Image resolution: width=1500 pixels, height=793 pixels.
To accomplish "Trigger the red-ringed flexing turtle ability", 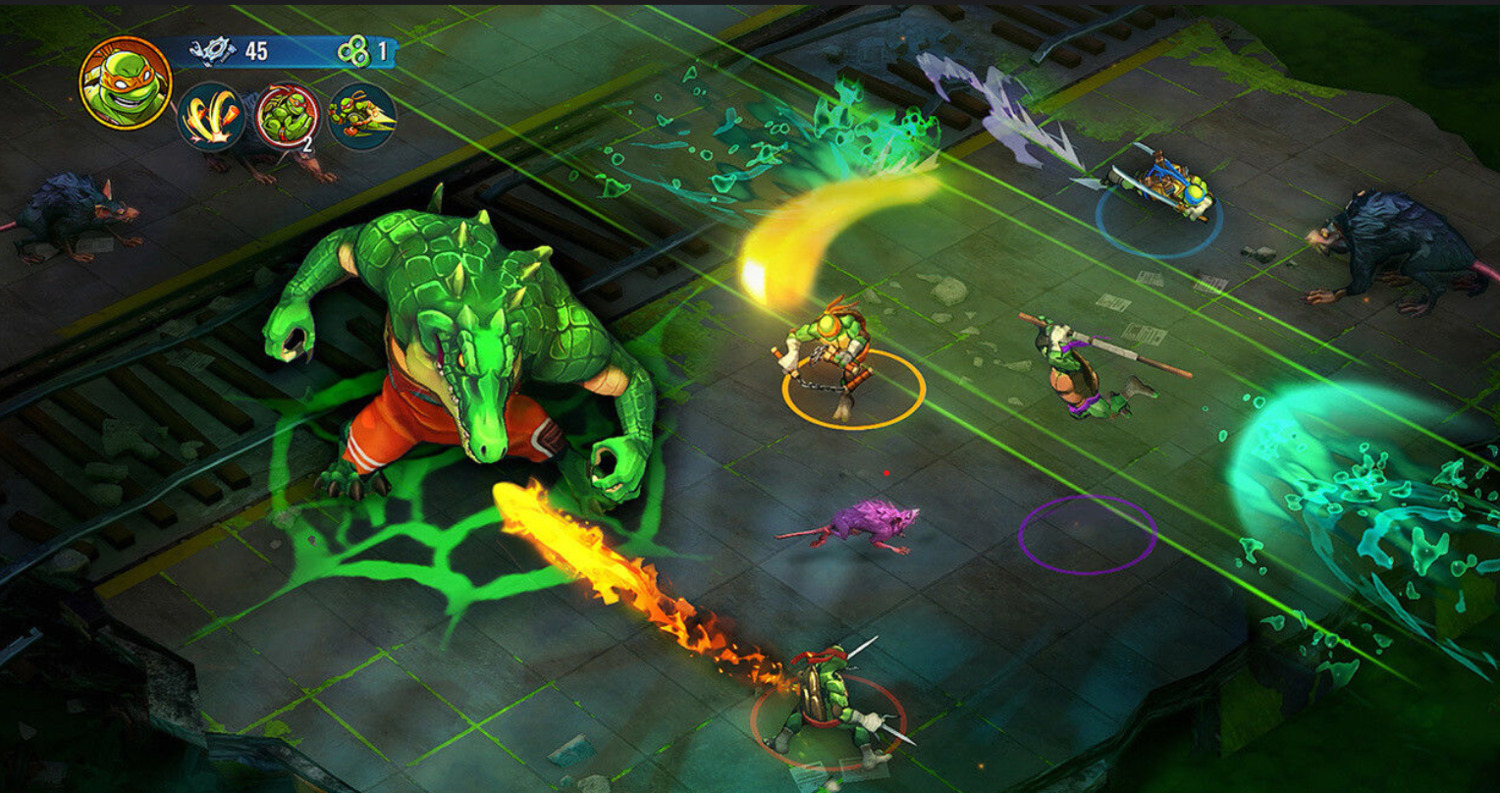I will (288, 116).
